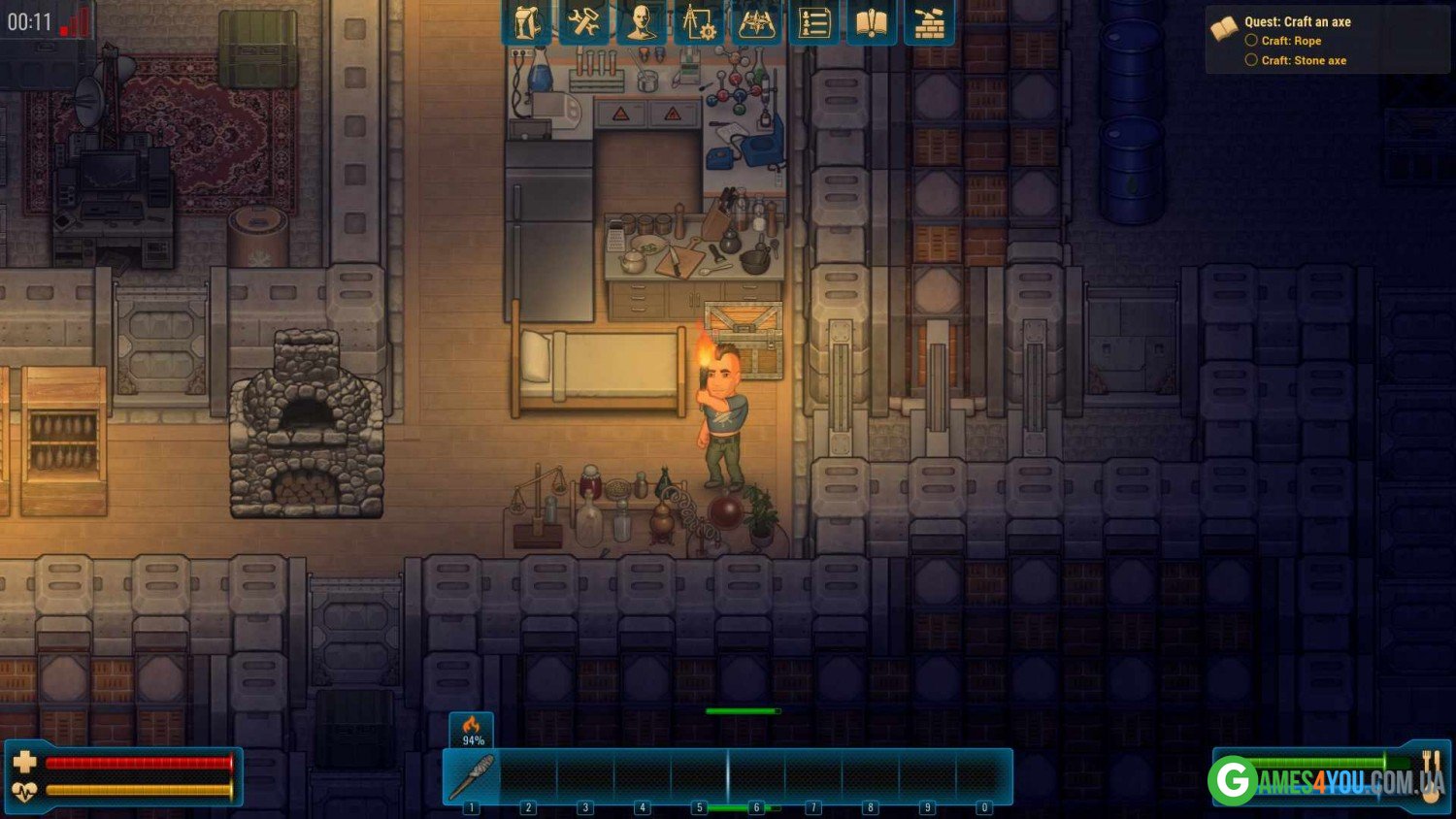The width and height of the screenshot is (1456, 819).
Task: Open the crafting menu with hammer and wrench
Action: pos(583,23)
